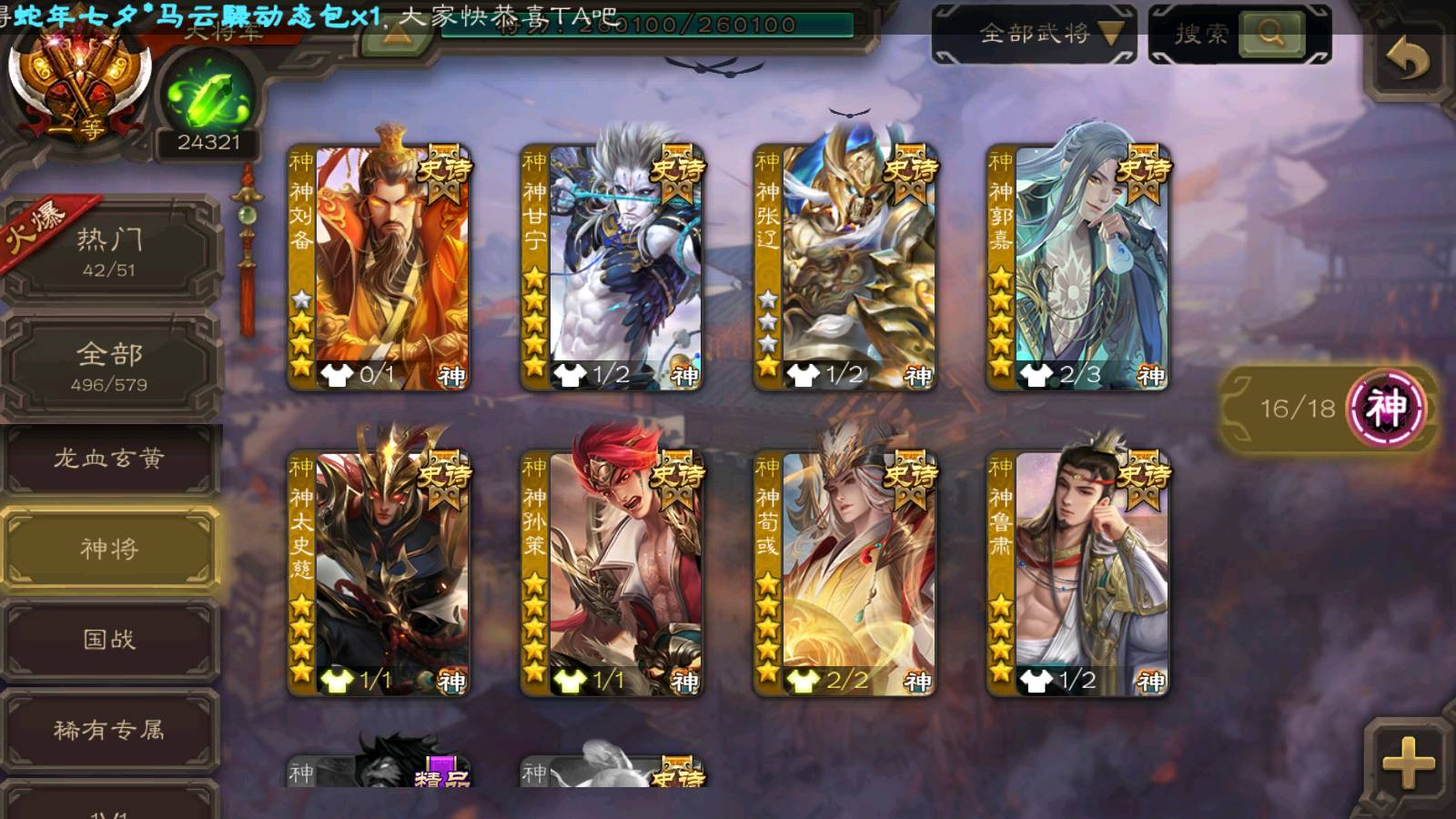The width and height of the screenshot is (1456, 819).
Task: Select the 神刘备 general card
Action: 379,268
